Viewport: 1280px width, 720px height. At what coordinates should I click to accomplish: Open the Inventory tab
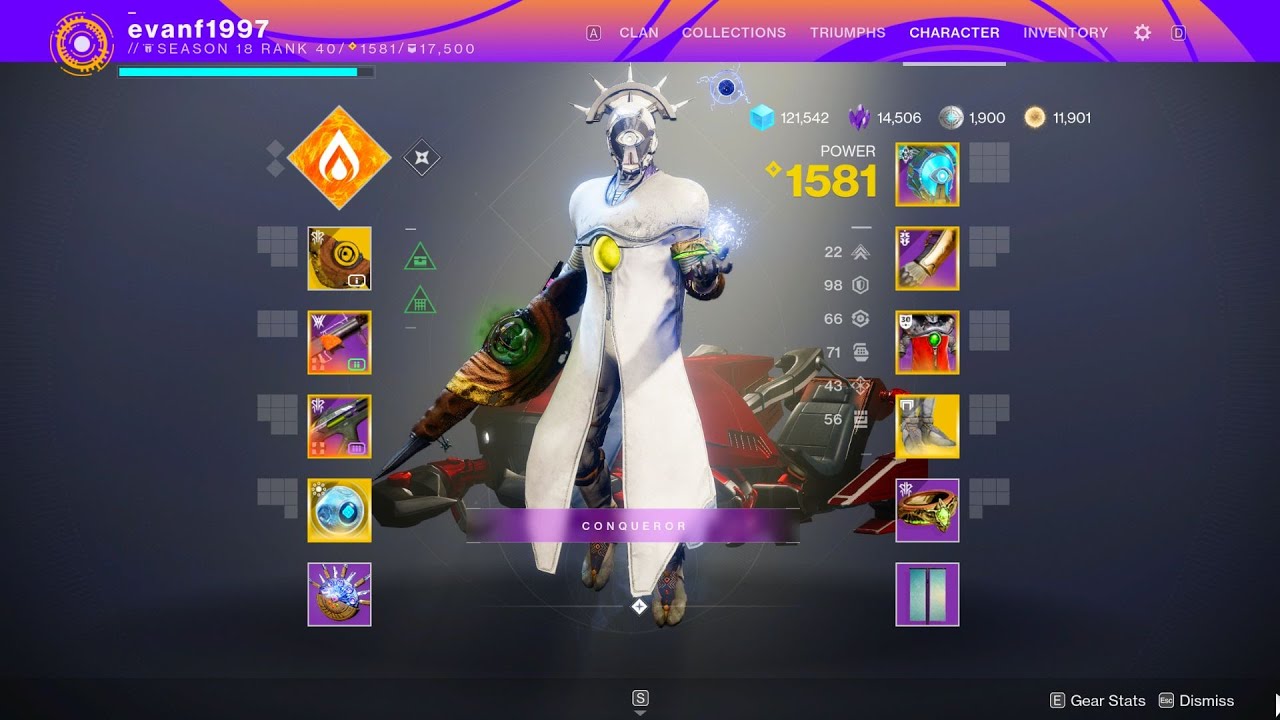1065,33
